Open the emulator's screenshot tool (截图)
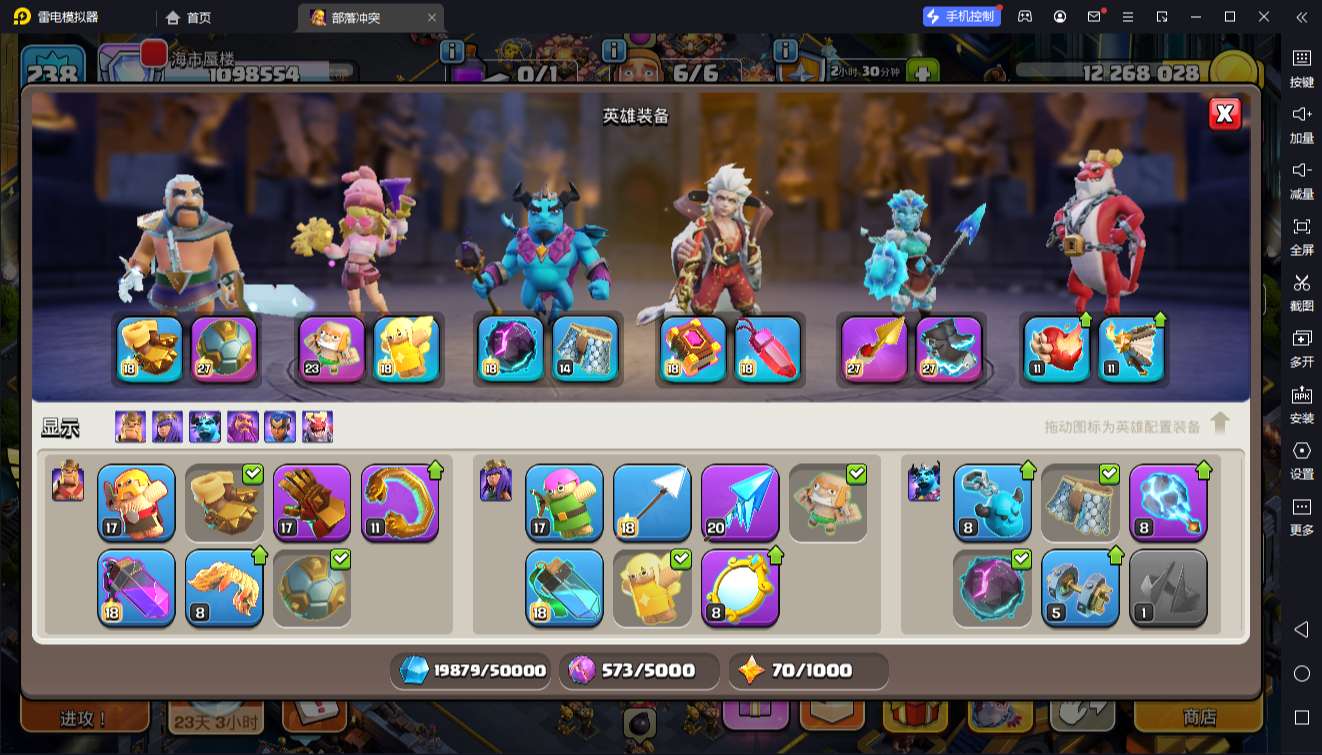 (1301, 291)
